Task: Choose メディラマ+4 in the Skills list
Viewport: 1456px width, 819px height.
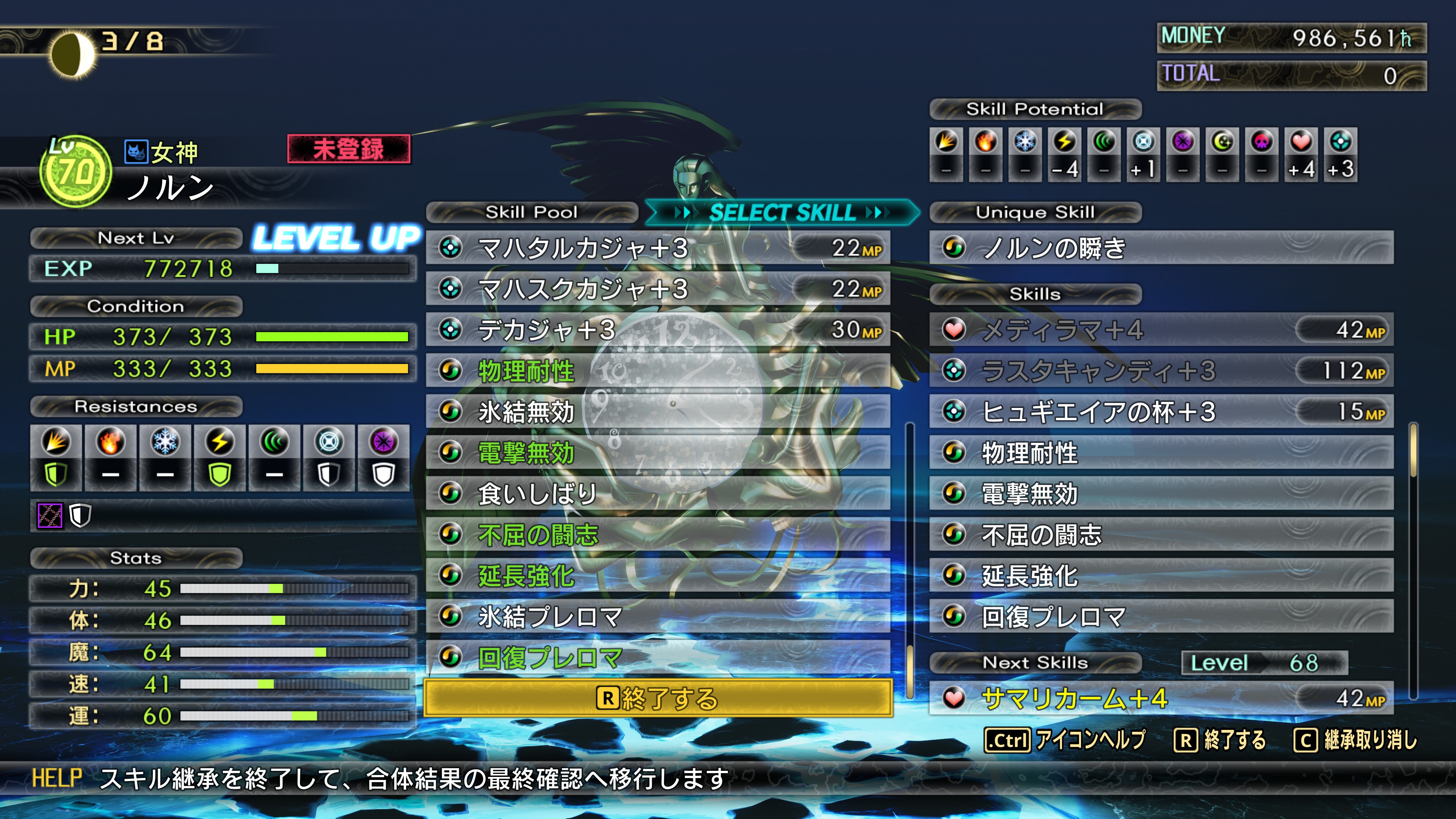Action: pyautogui.click(x=1161, y=329)
